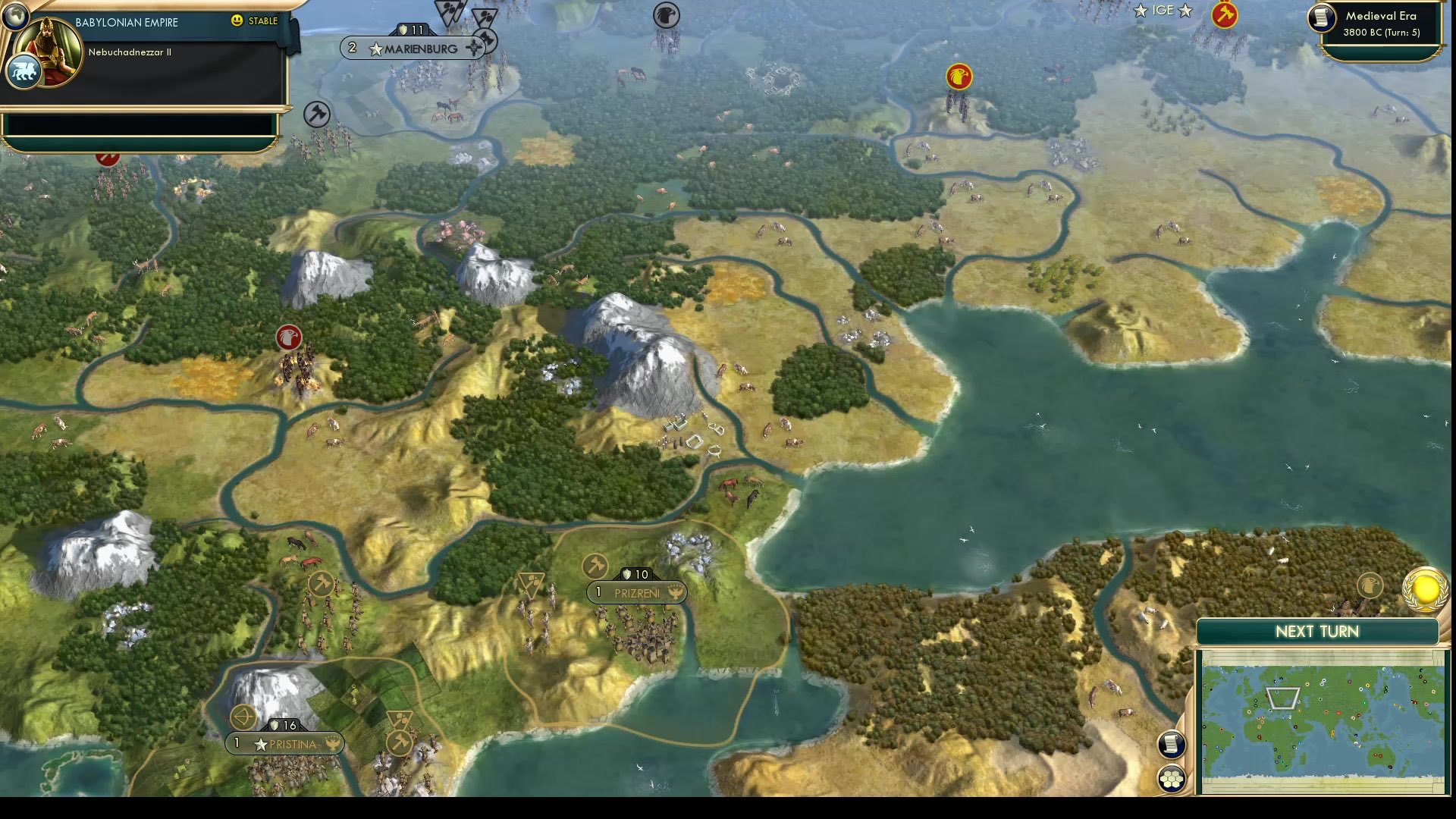
Task: Click the Next Turn button
Action: pos(1316,632)
